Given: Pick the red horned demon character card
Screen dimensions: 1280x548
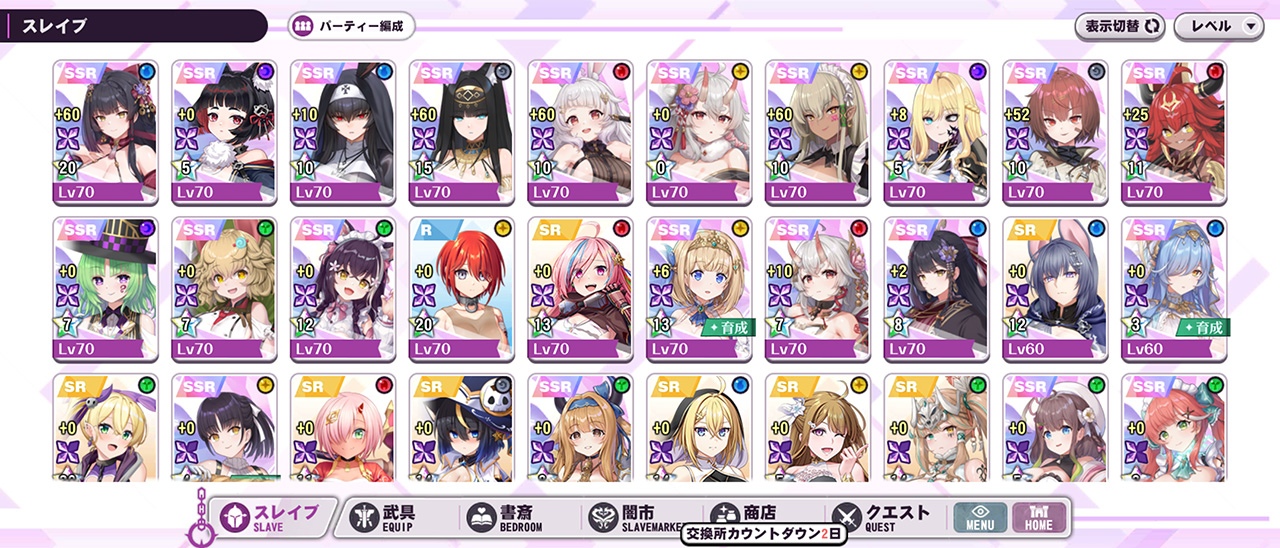Looking at the screenshot, I should (1173, 132).
